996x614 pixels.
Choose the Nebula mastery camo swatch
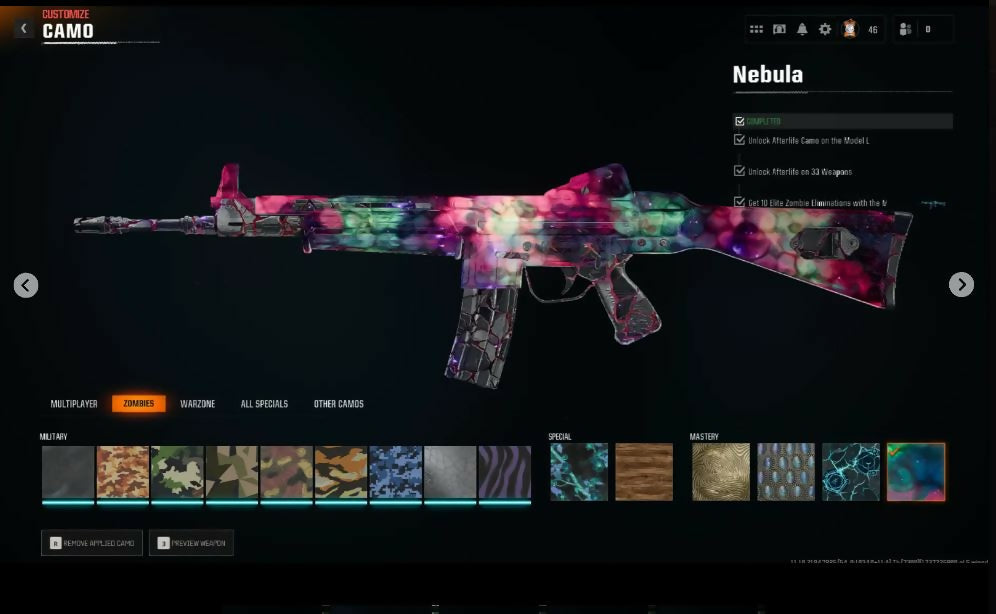coord(915,472)
